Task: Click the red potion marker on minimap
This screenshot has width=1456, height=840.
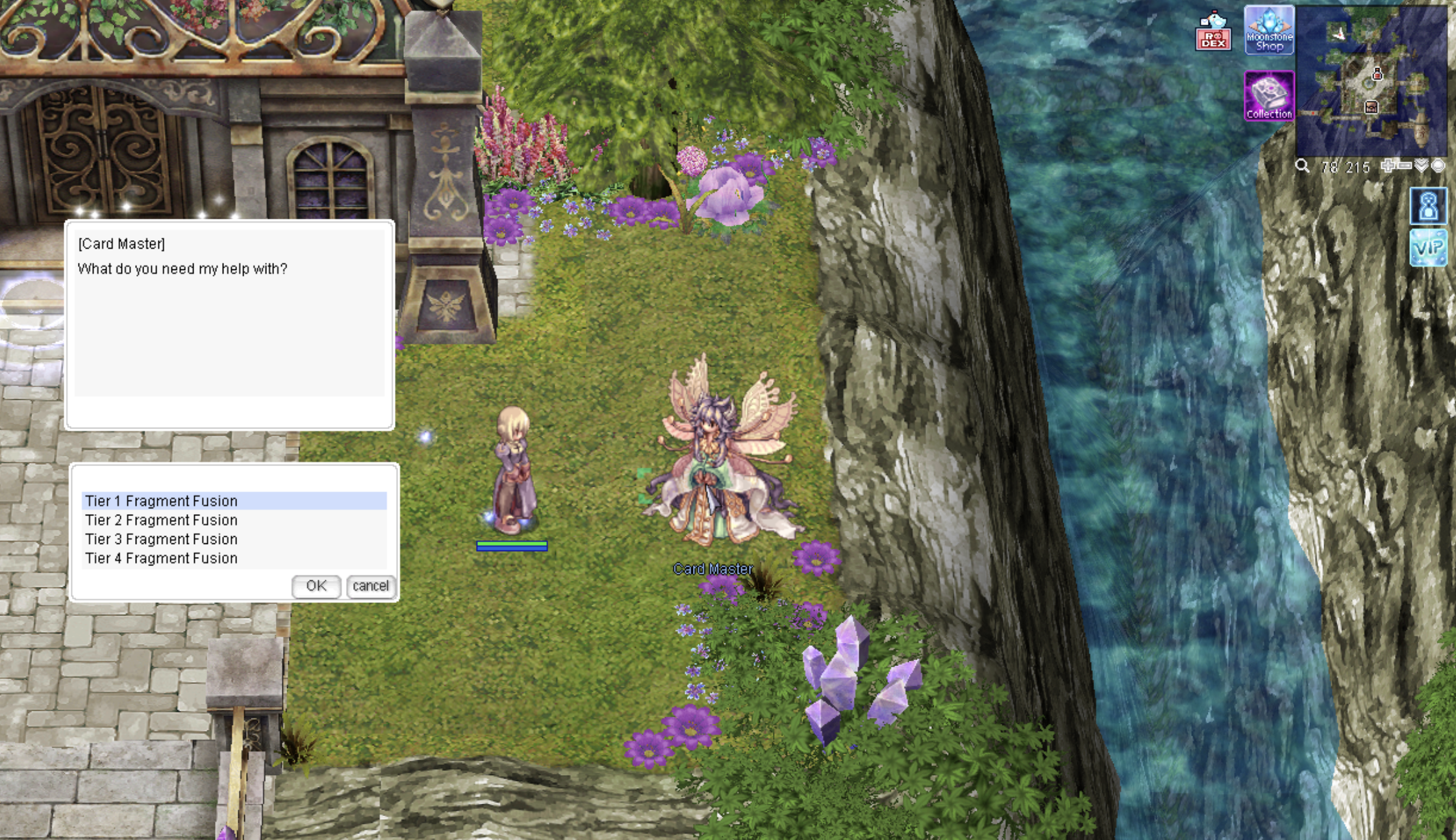Action: (x=1377, y=75)
